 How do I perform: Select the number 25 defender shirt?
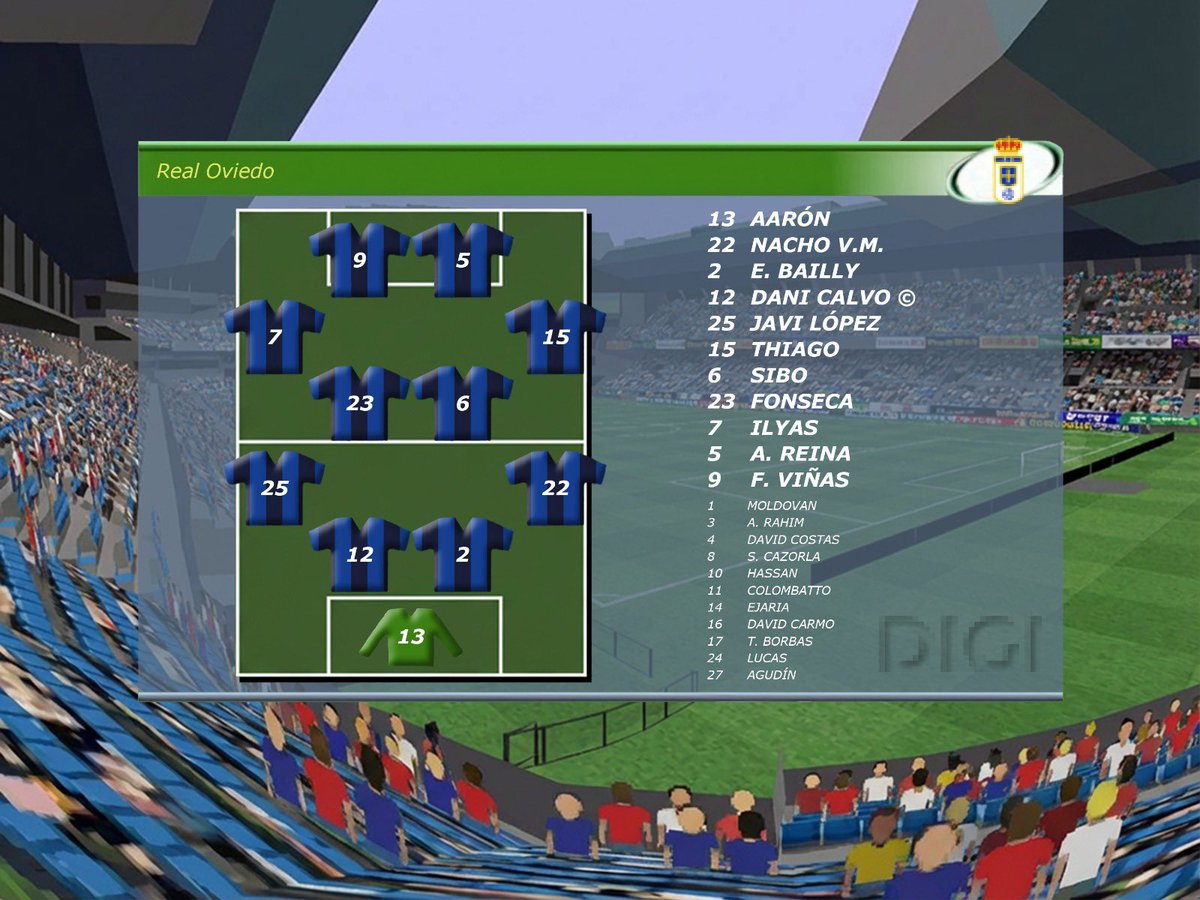click(x=274, y=488)
